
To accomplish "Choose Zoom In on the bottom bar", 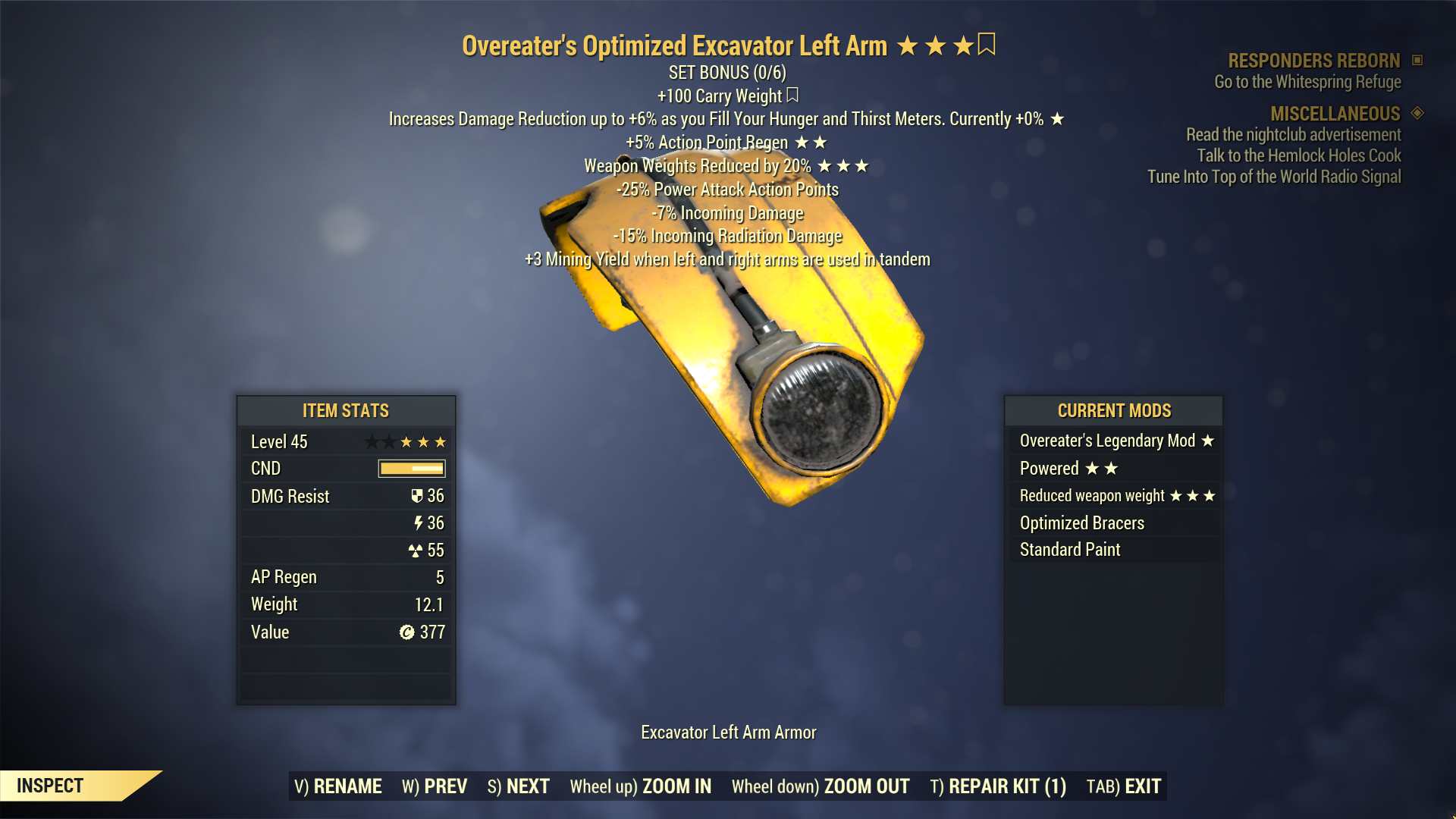I will click(x=641, y=786).
